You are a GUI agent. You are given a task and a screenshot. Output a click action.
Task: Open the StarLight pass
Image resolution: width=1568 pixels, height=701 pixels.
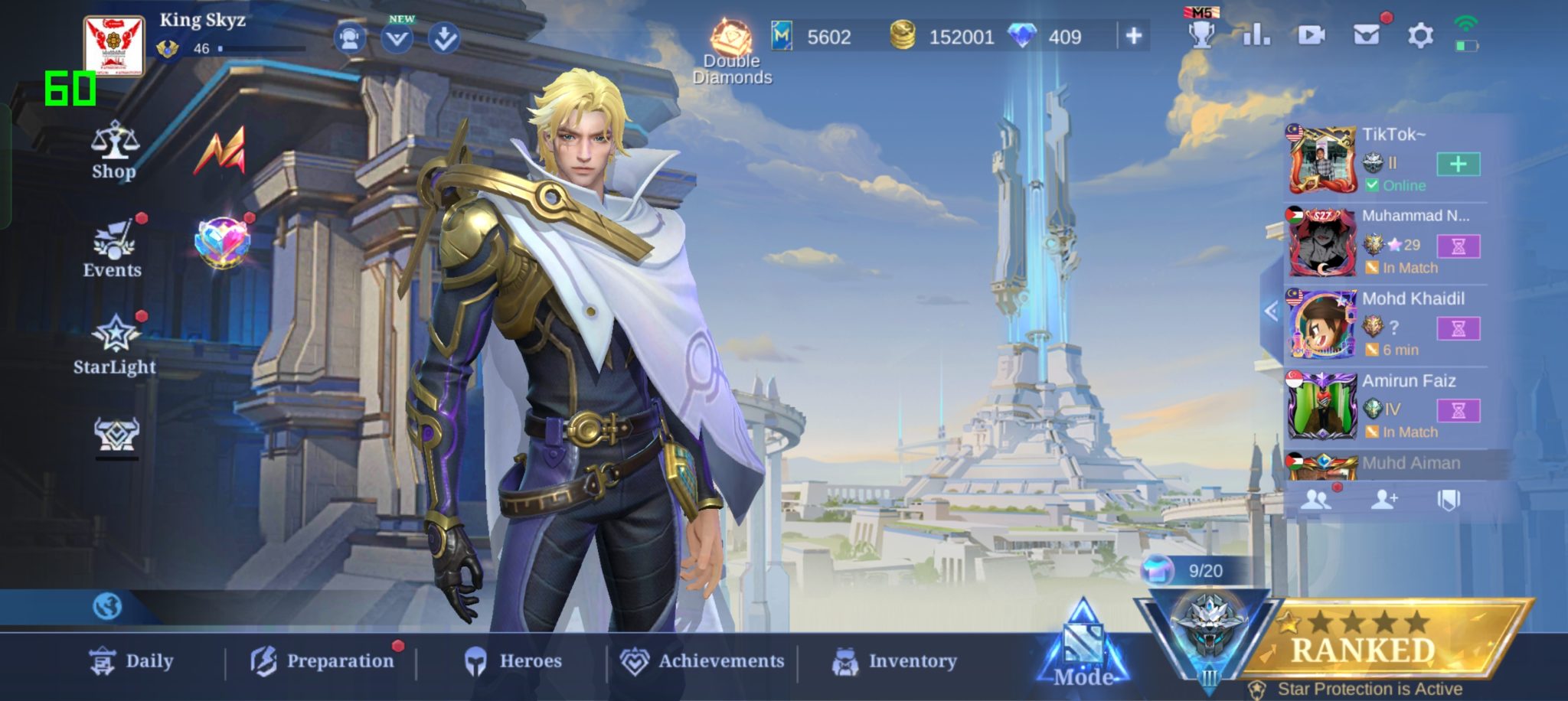click(x=115, y=345)
